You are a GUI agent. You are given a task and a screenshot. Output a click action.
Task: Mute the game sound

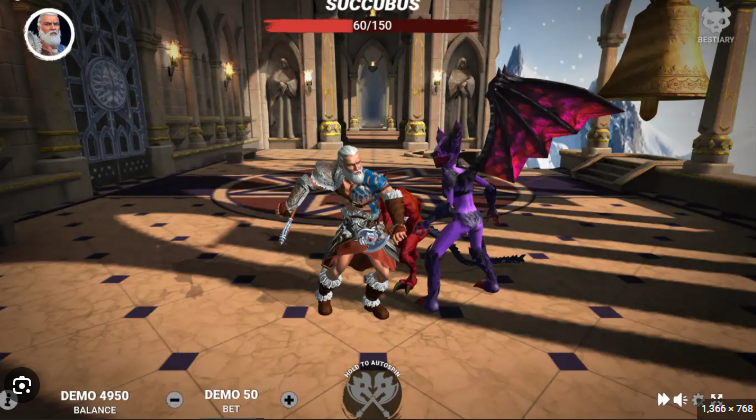[680, 399]
